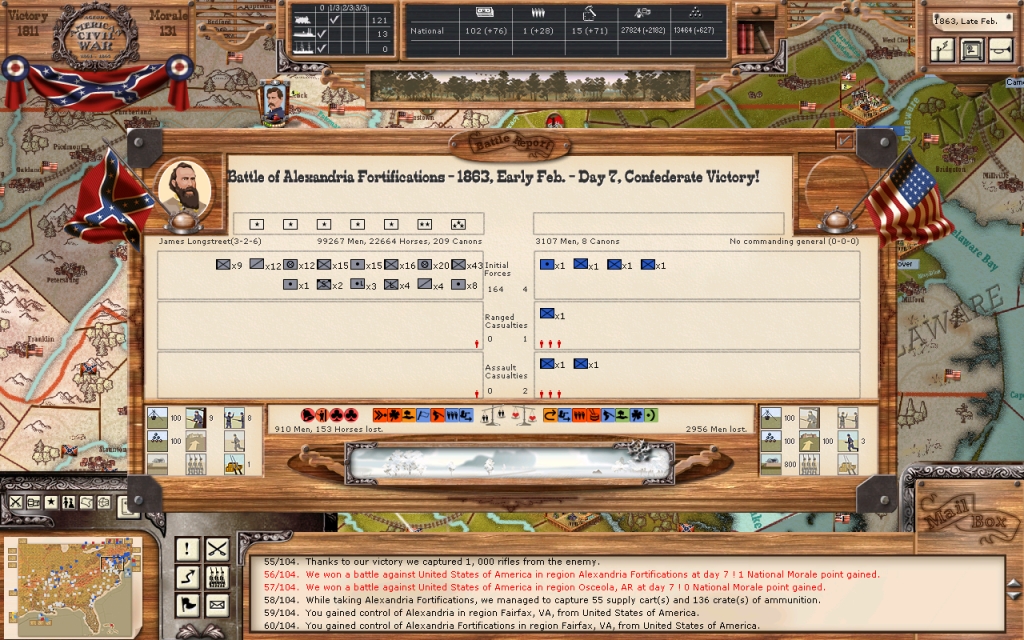Select the telegraph pole button

pyautogui.click(x=943, y=49)
